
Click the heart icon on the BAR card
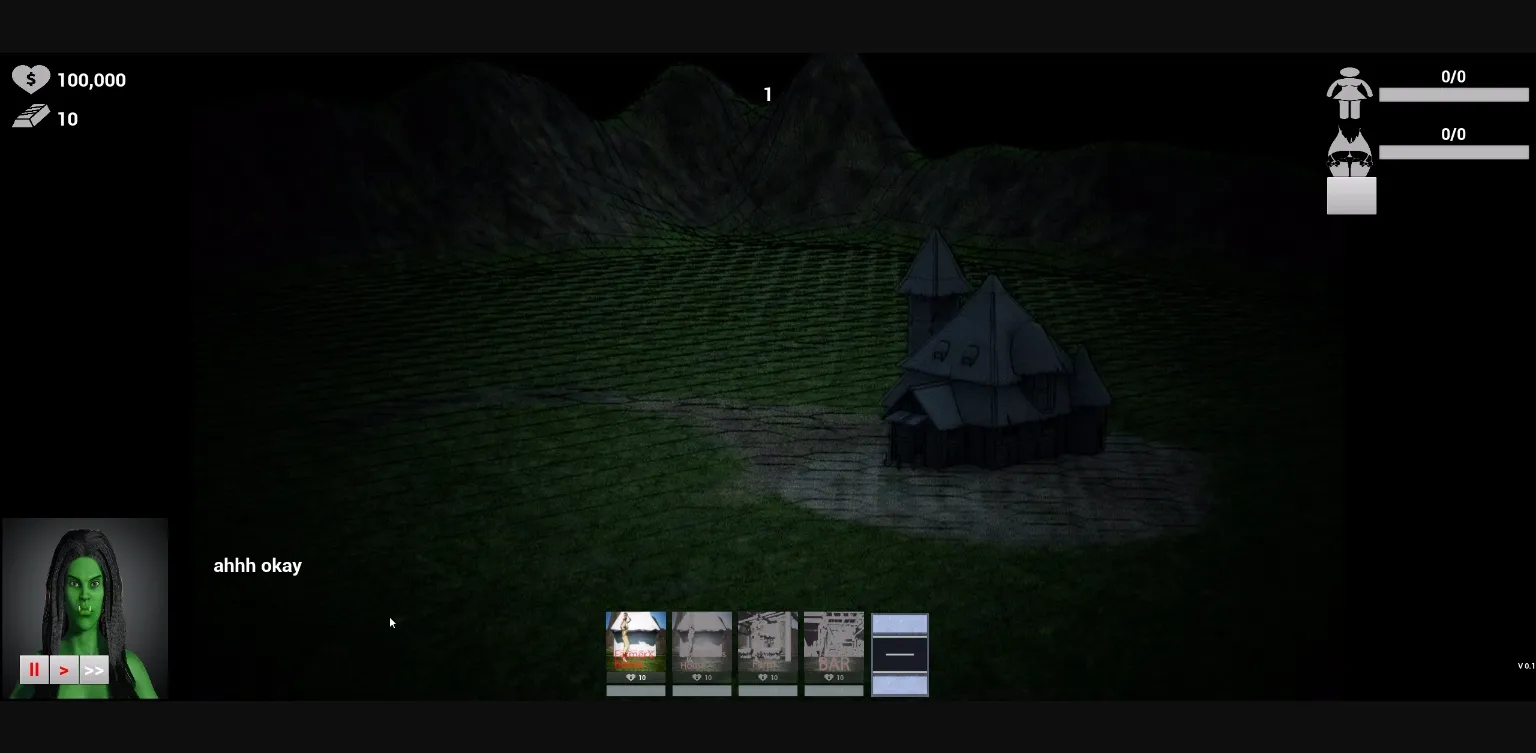point(829,677)
